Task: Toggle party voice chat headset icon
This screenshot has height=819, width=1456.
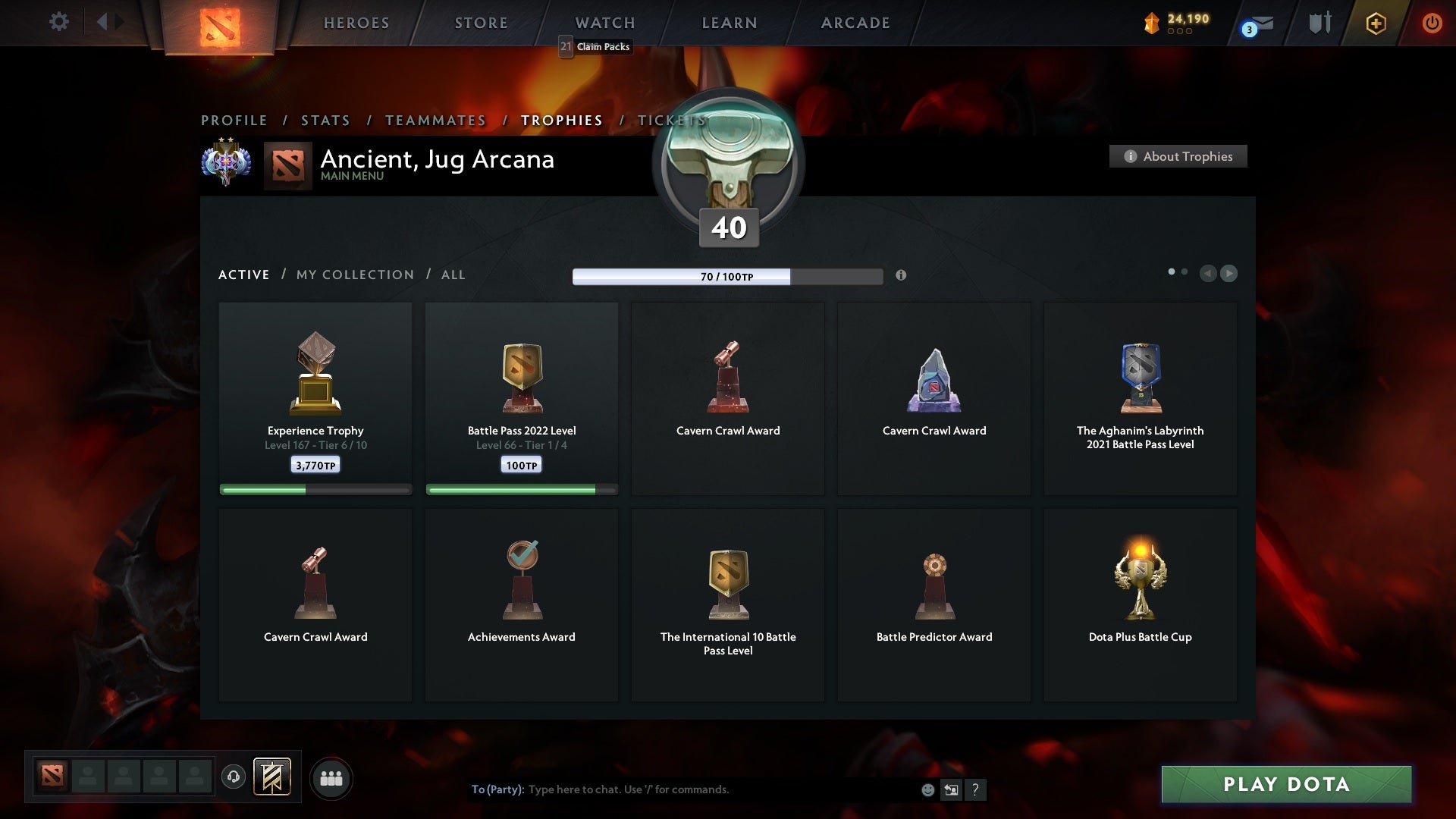Action: pyautogui.click(x=234, y=778)
